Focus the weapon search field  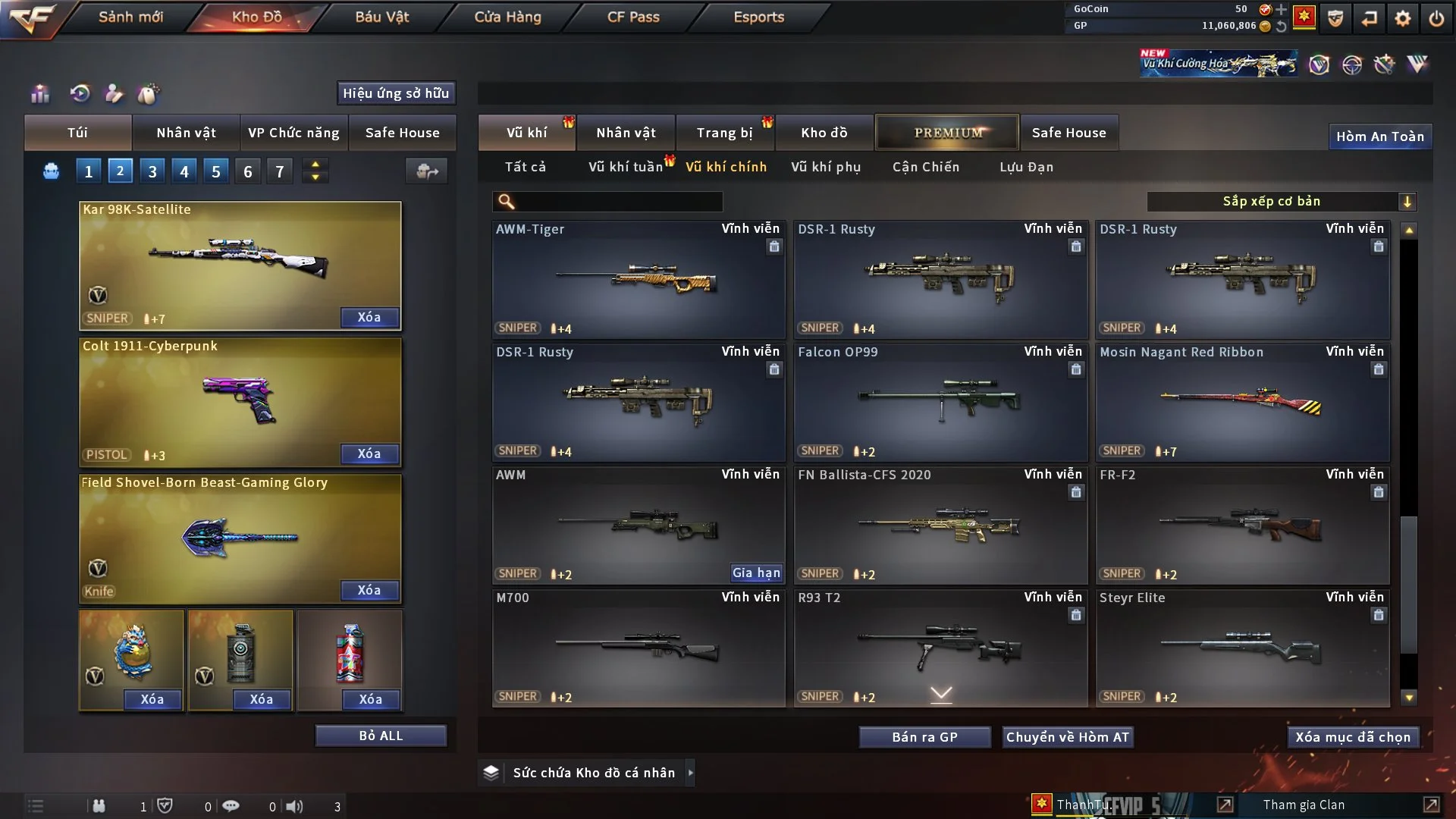[618, 202]
